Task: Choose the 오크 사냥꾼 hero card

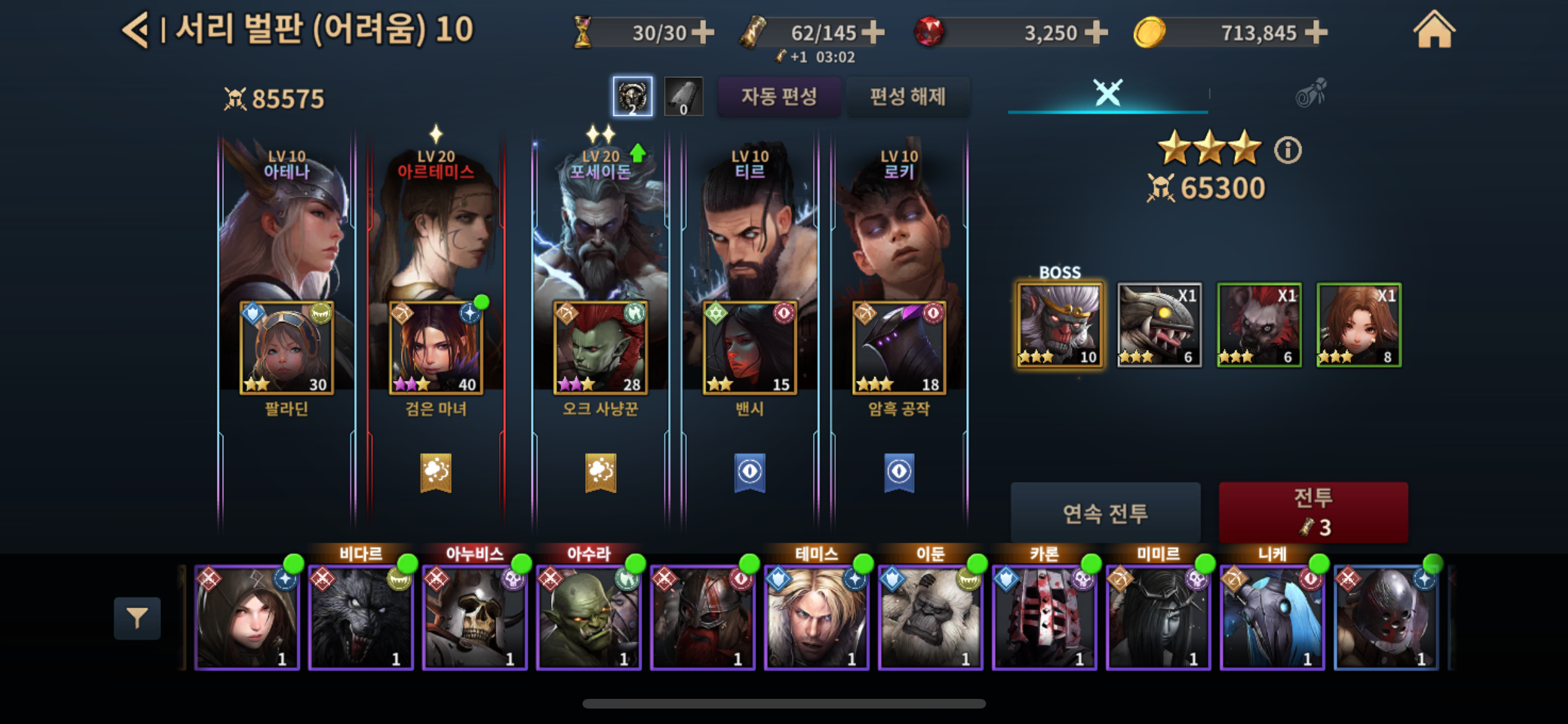Action: click(600, 348)
